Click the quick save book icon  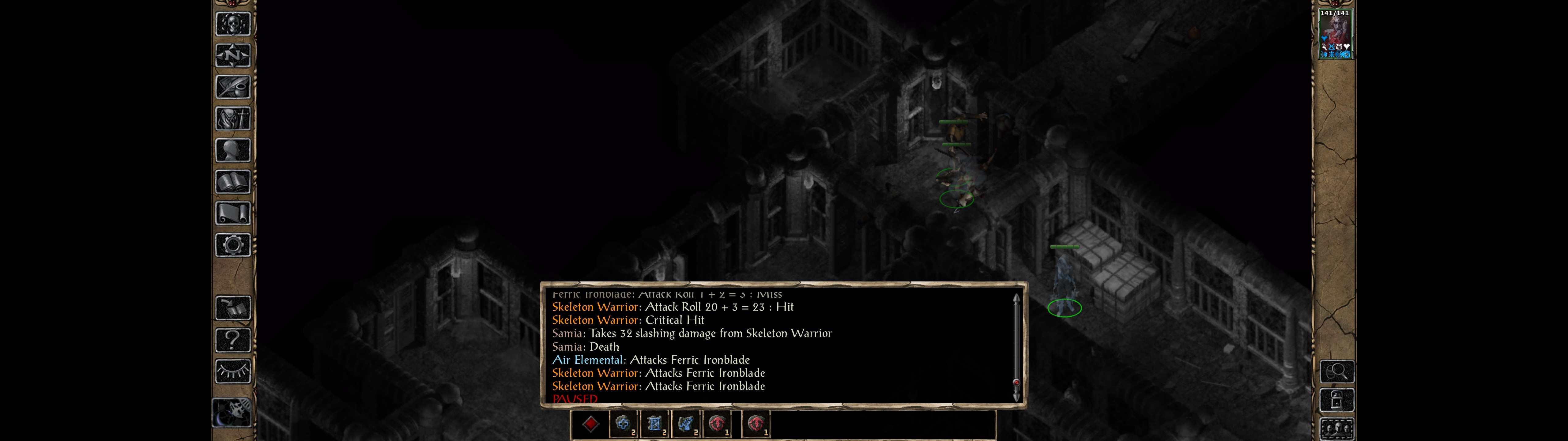[232, 307]
